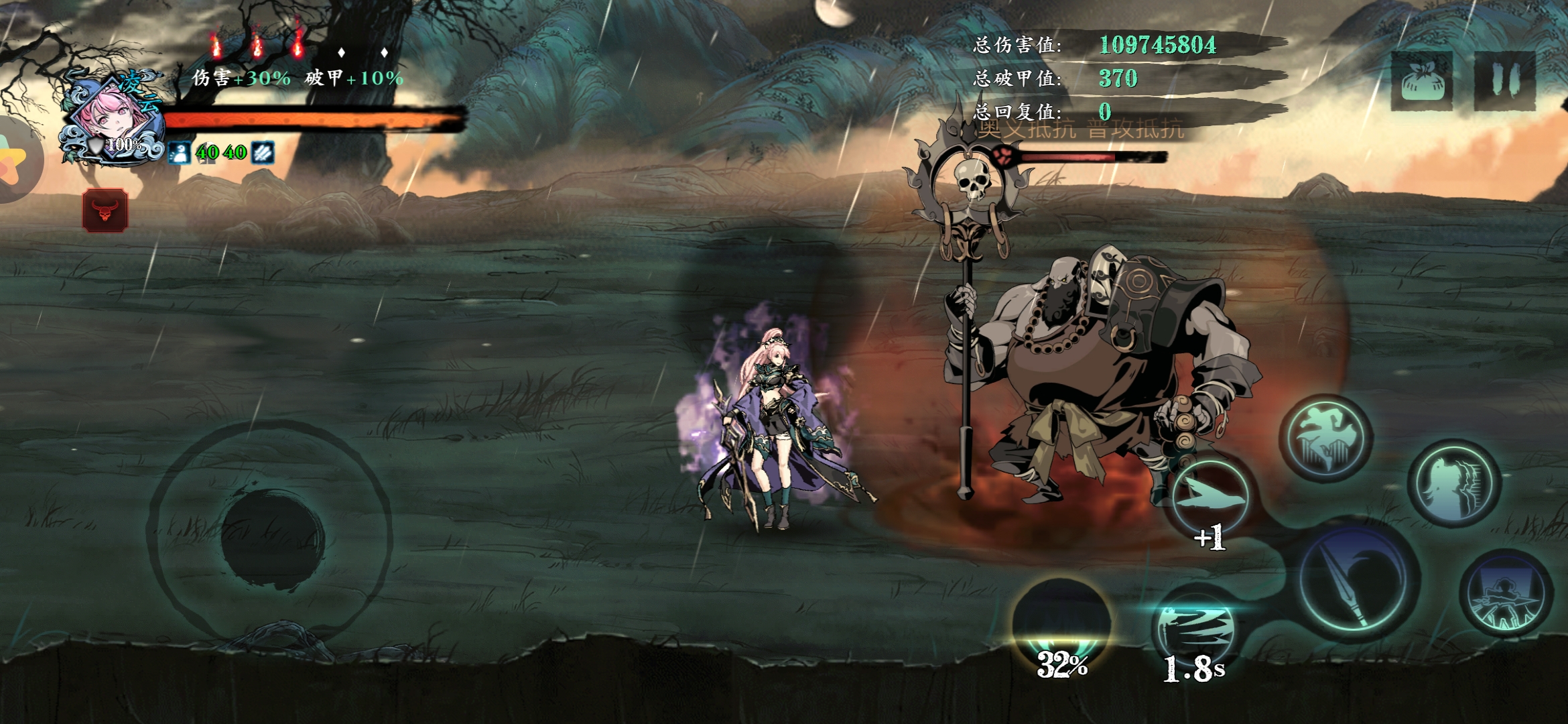Inspect the blue running figure buff icon
The height and width of the screenshot is (724, 1568).
180,153
